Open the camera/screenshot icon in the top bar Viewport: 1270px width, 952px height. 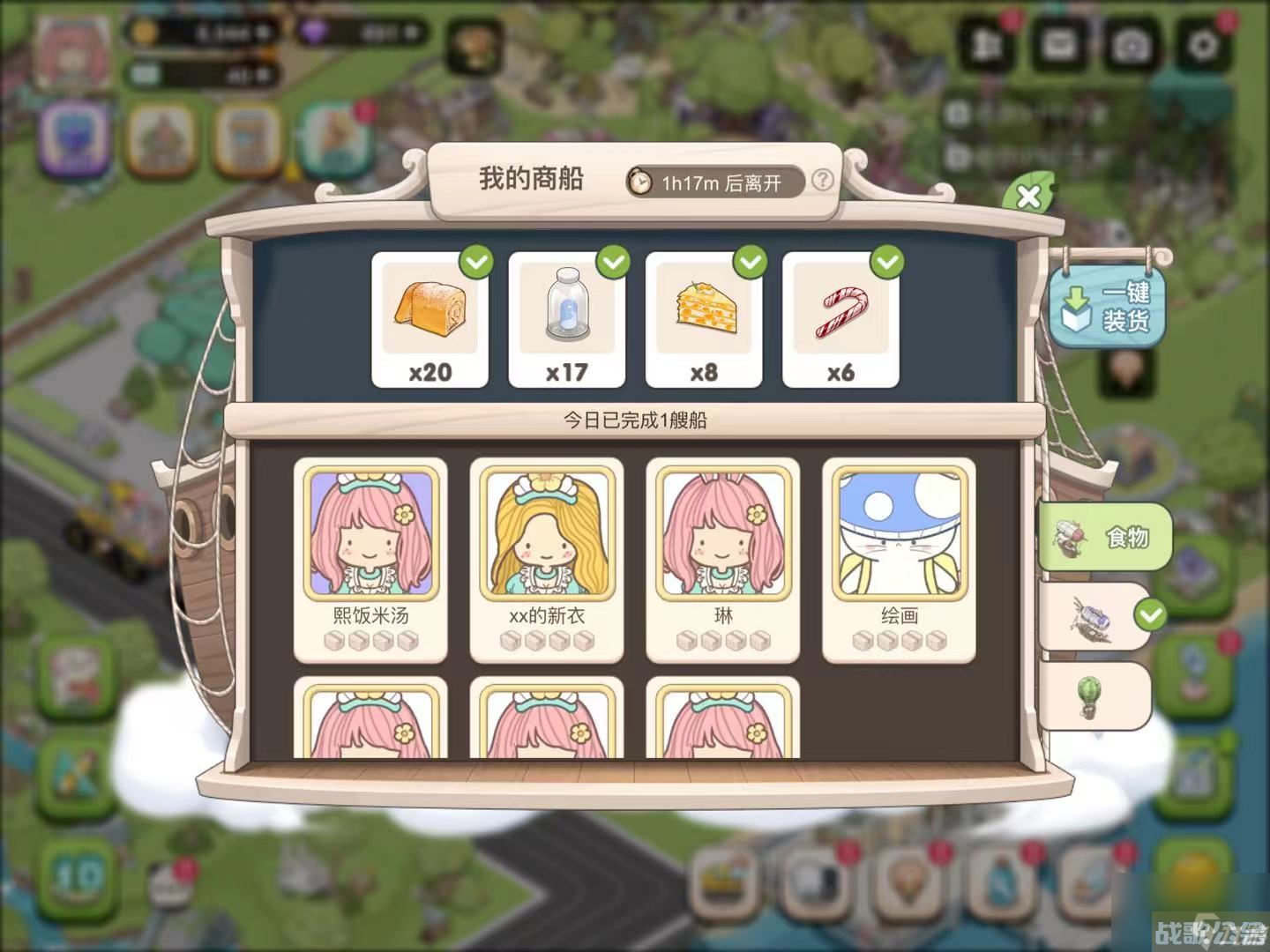(x=1132, y=41)
